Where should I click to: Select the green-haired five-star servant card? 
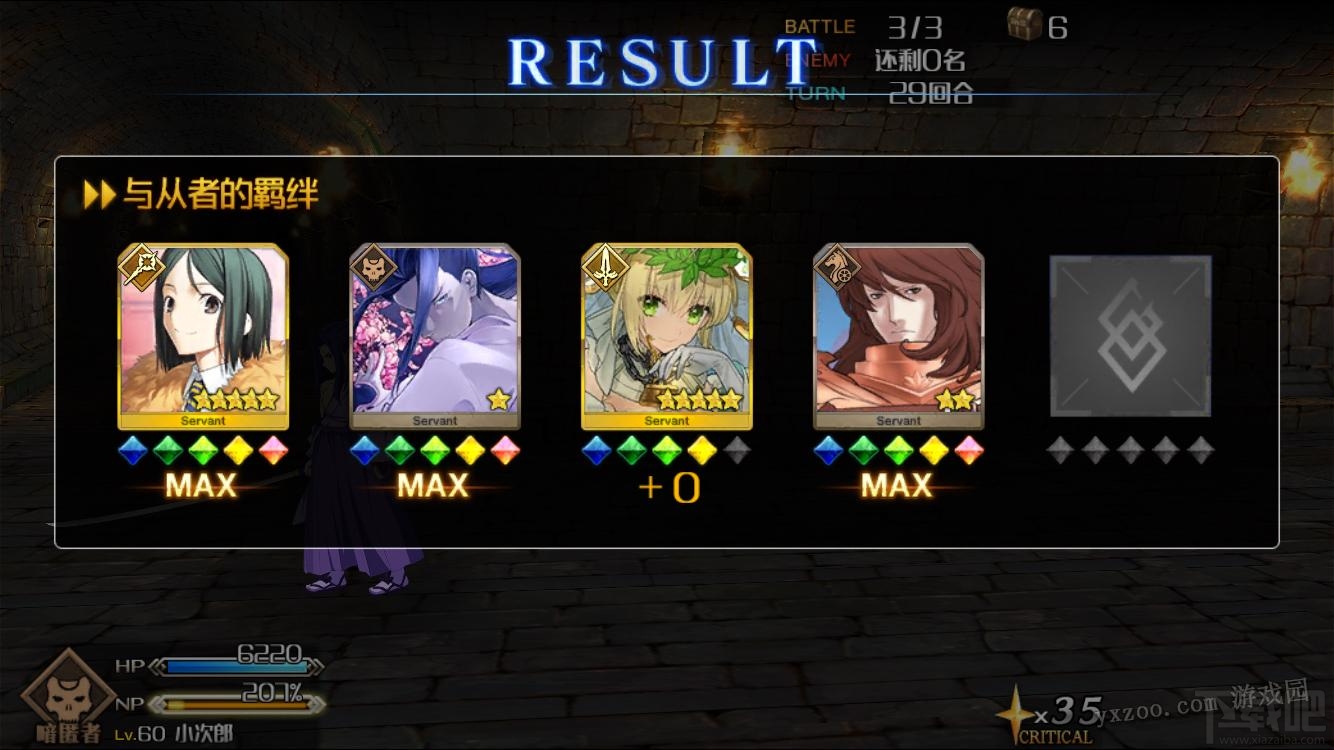[203, 336]
